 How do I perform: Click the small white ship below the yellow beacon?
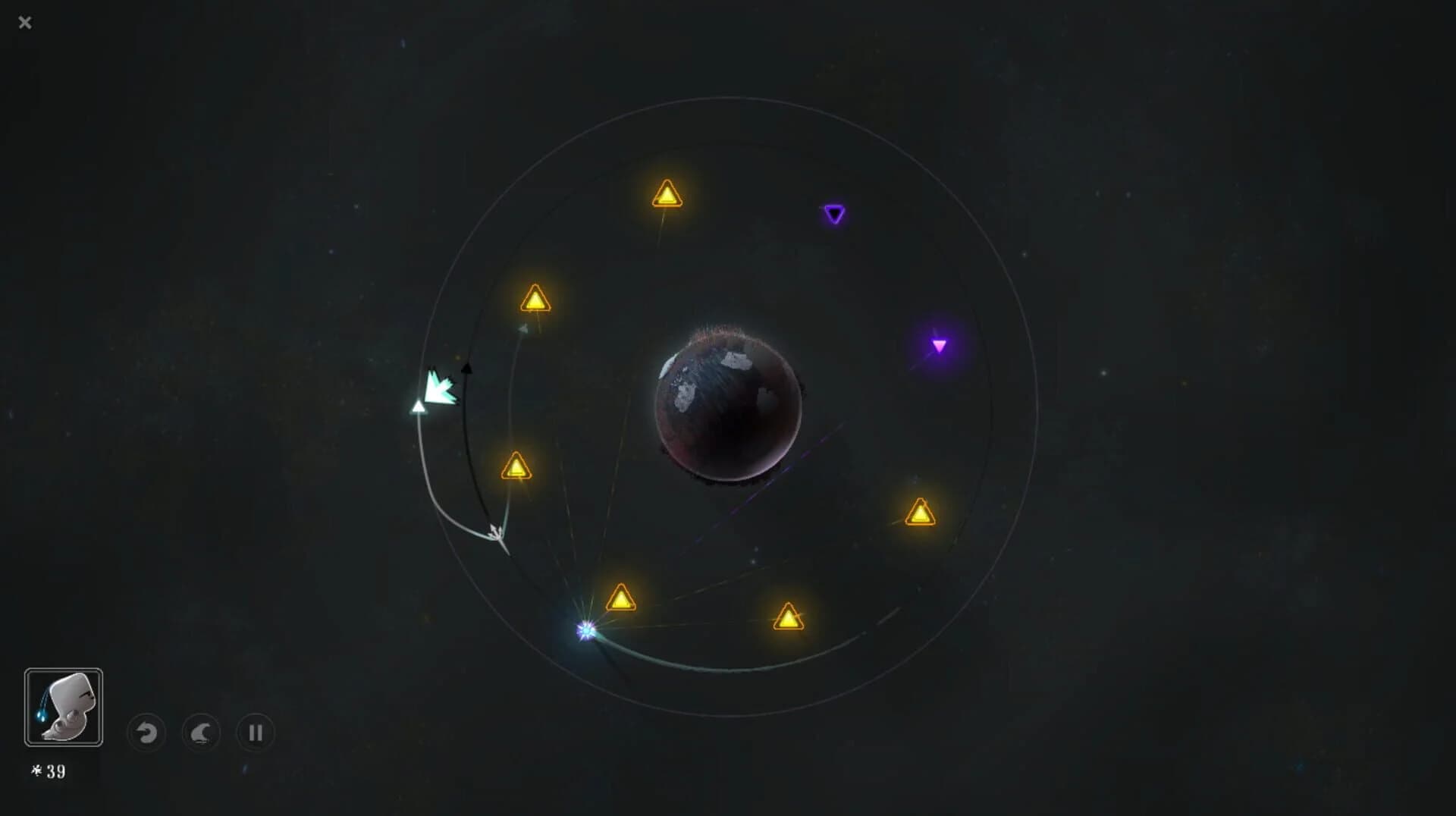(497, 533)
